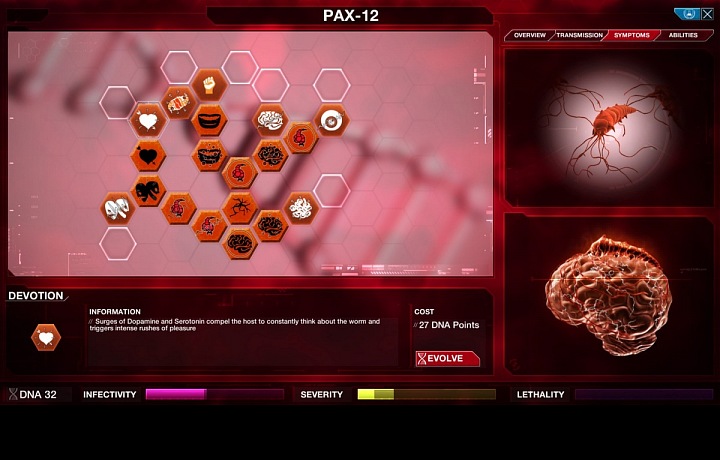Pick the smiling mouth symptom hex
720x460 pixels.
click(209, 119)
